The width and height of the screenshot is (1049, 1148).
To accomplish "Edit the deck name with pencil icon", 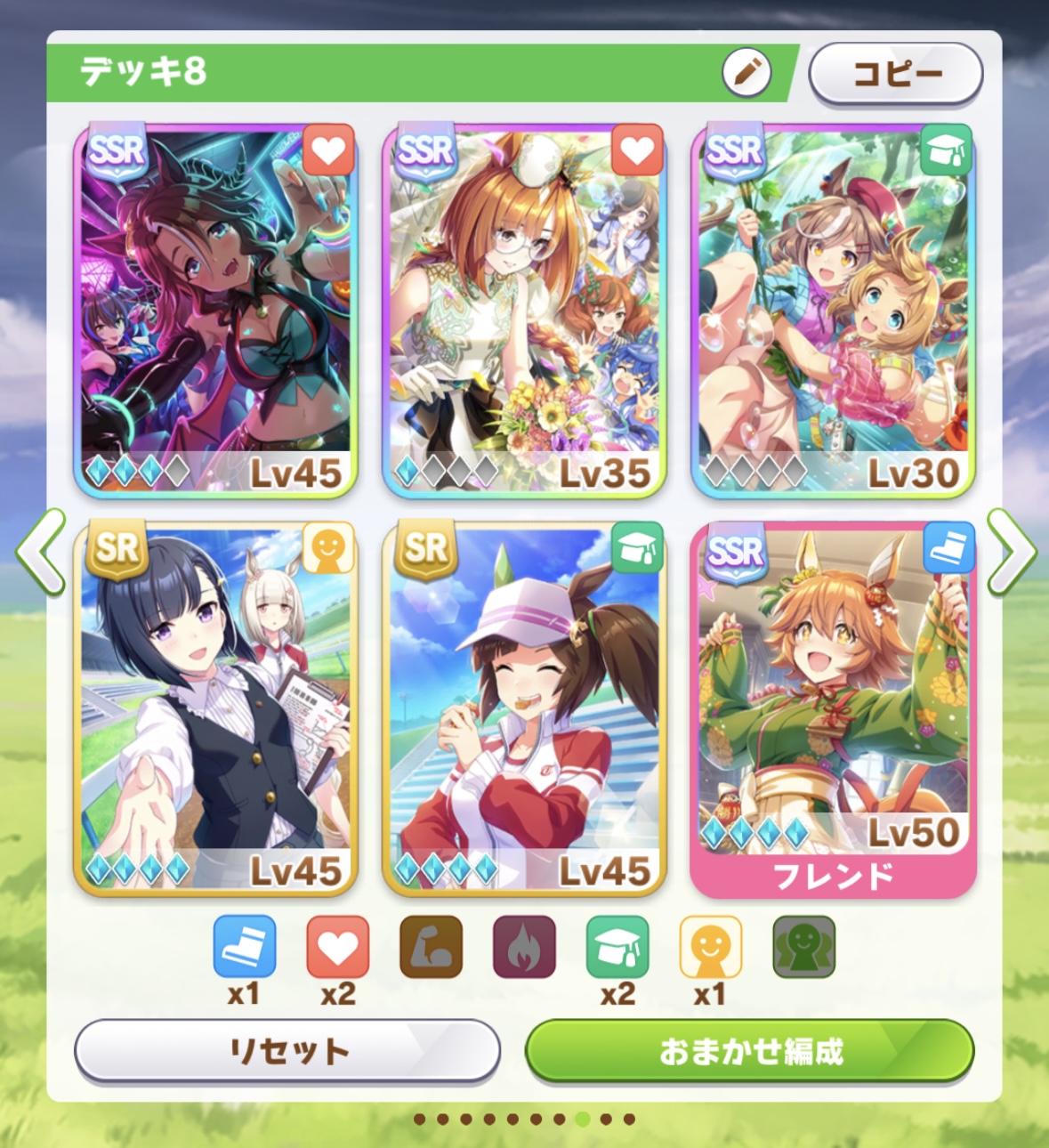I will (x=746, y=71).
